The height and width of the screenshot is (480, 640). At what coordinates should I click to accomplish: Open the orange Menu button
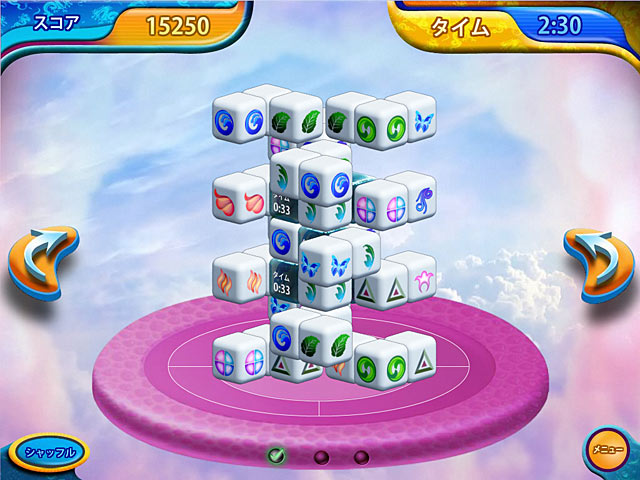pos(603,448)
